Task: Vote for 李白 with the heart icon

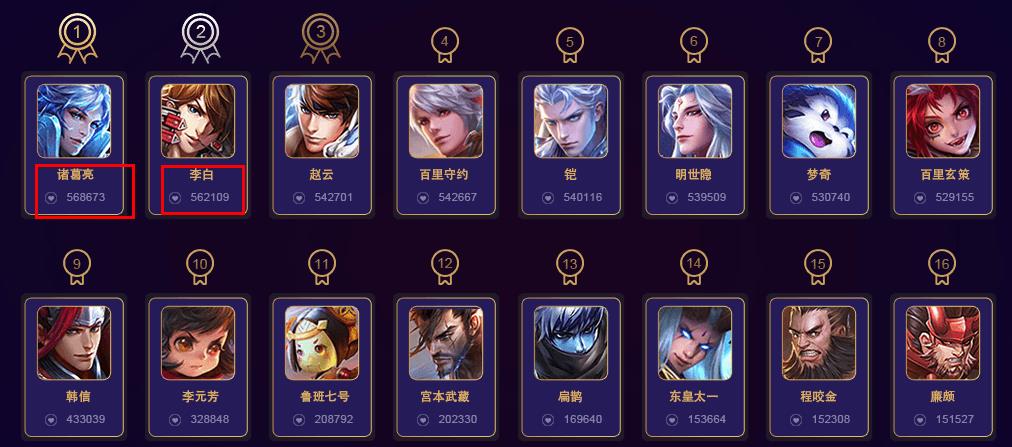Action: tap(175, 198)
